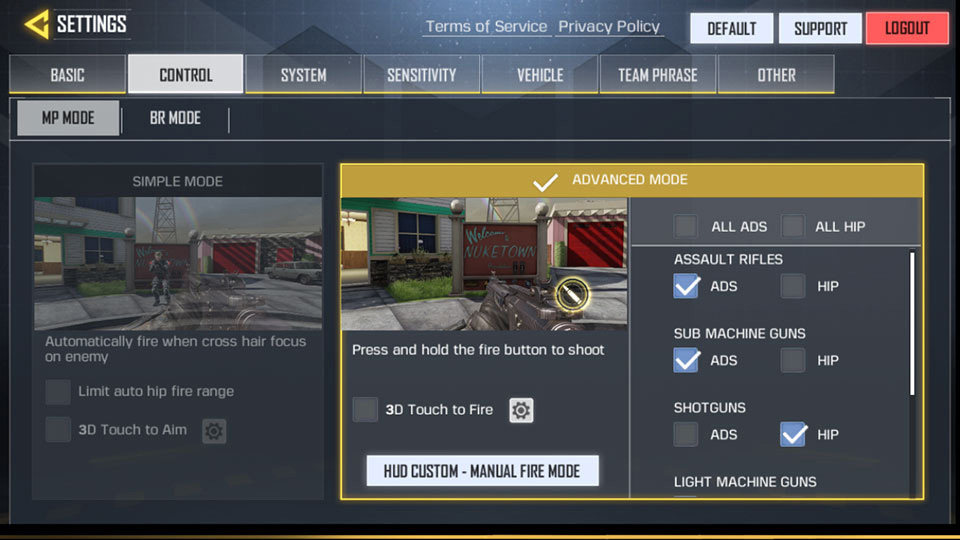Toggle the 3D Touch to Fire checkbox
Image resolution: width=960 pixels, height=540 pixels.
pos(366,409)
